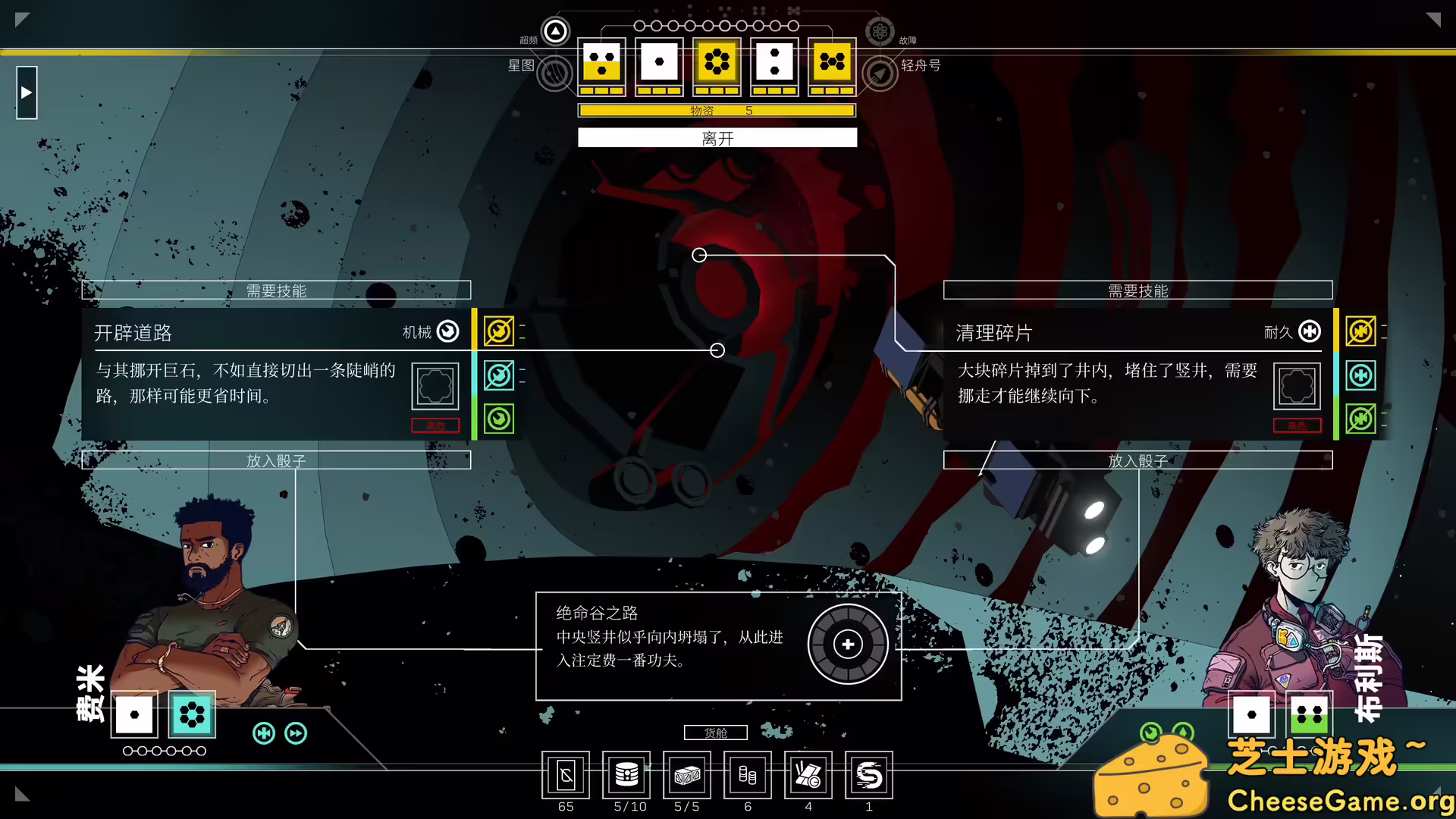
Task: Open the 星图 star map icon
Action: pos(555,74)
